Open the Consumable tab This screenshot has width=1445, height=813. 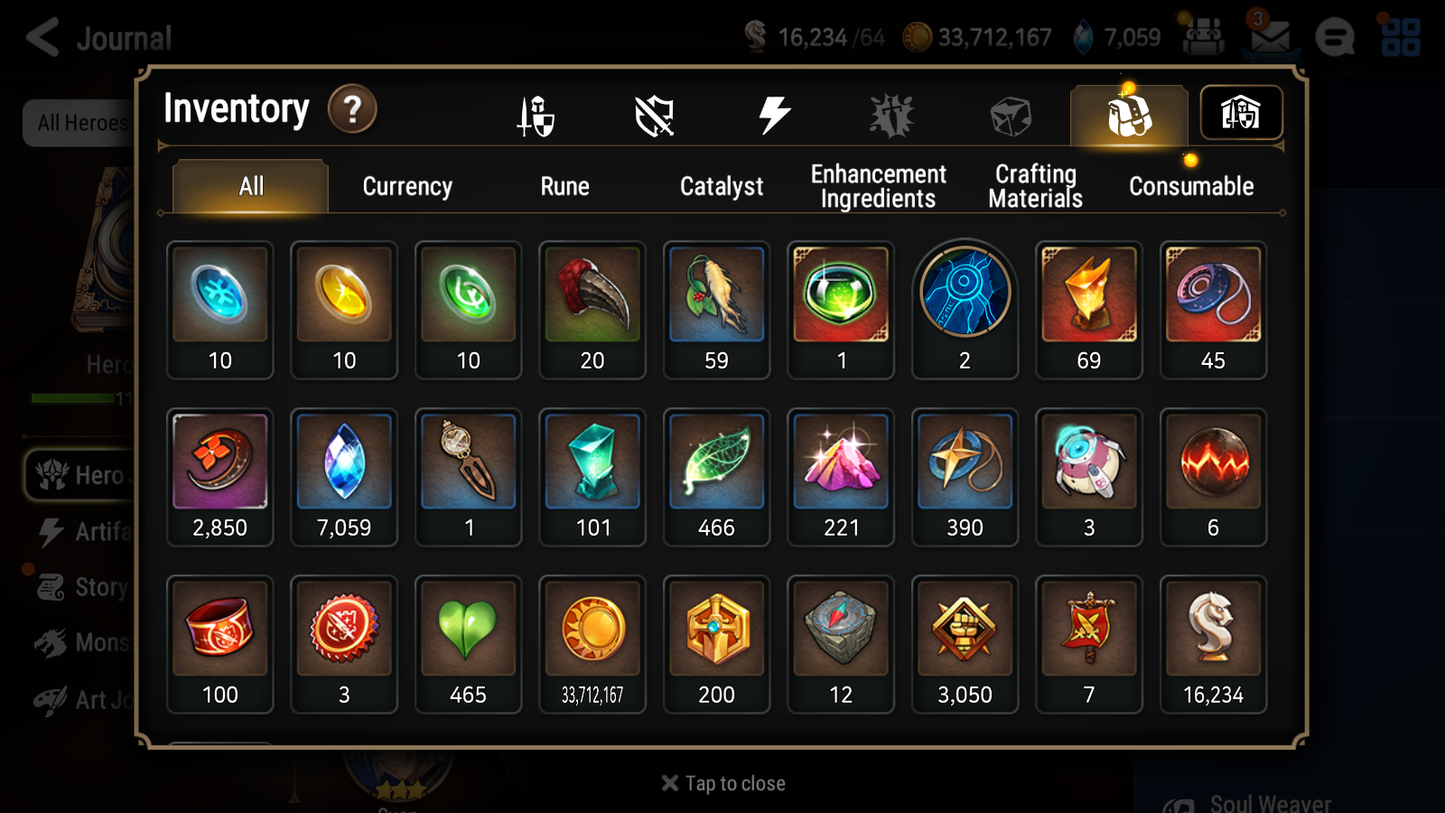pos(1191,185)
